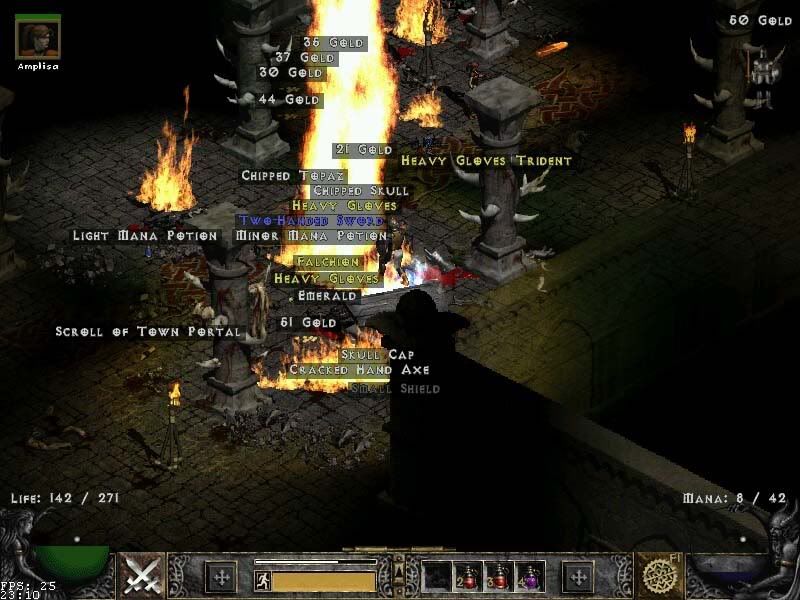This screenshot has width=800, height=600.
Task: Use the red potion in belt slot 2
Action: tap(468, 575)
